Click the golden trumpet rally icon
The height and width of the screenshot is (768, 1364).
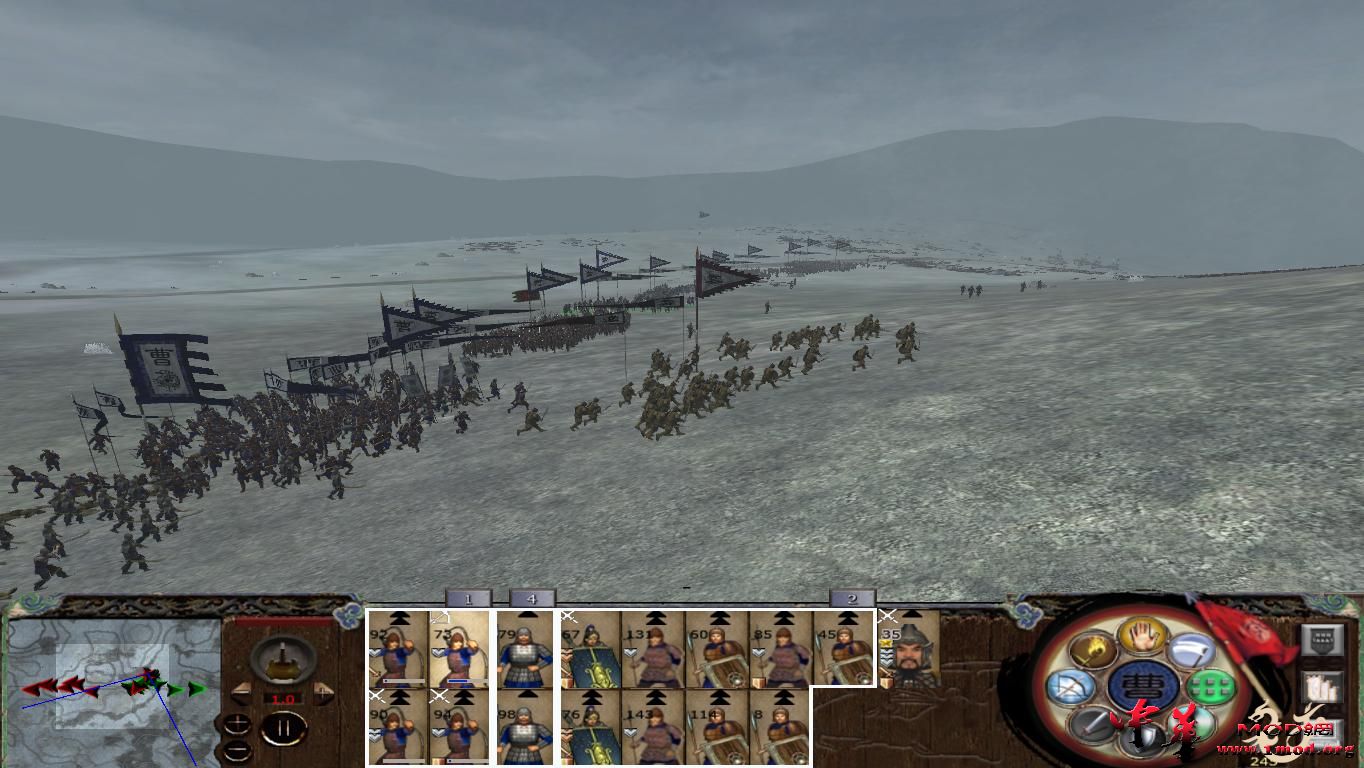[x=1093, y=650]
